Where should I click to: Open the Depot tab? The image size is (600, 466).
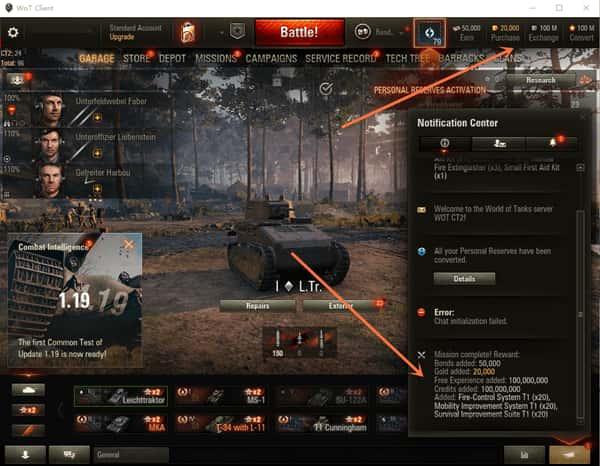172,59
